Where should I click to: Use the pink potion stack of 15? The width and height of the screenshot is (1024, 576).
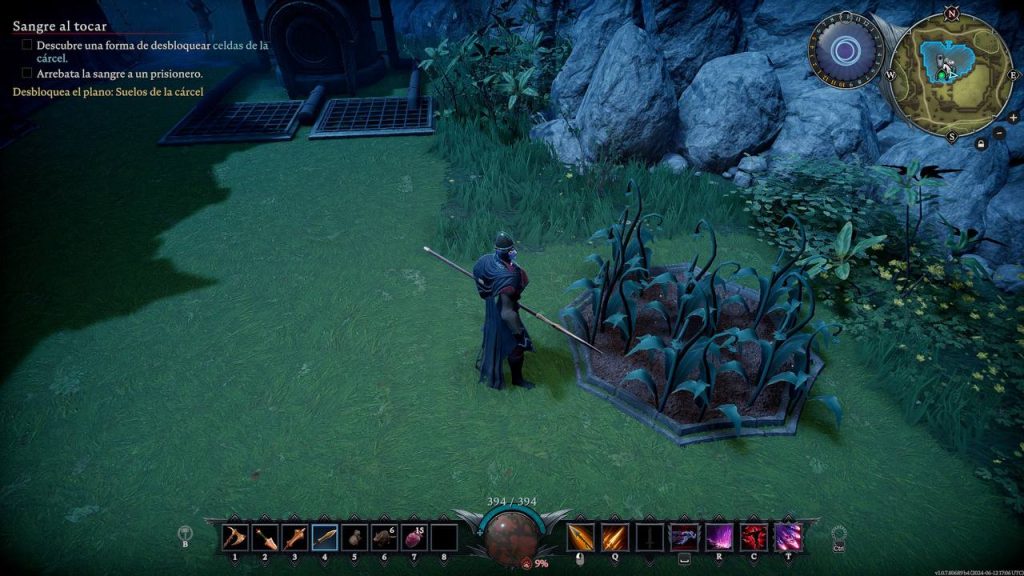coord(414,538)
